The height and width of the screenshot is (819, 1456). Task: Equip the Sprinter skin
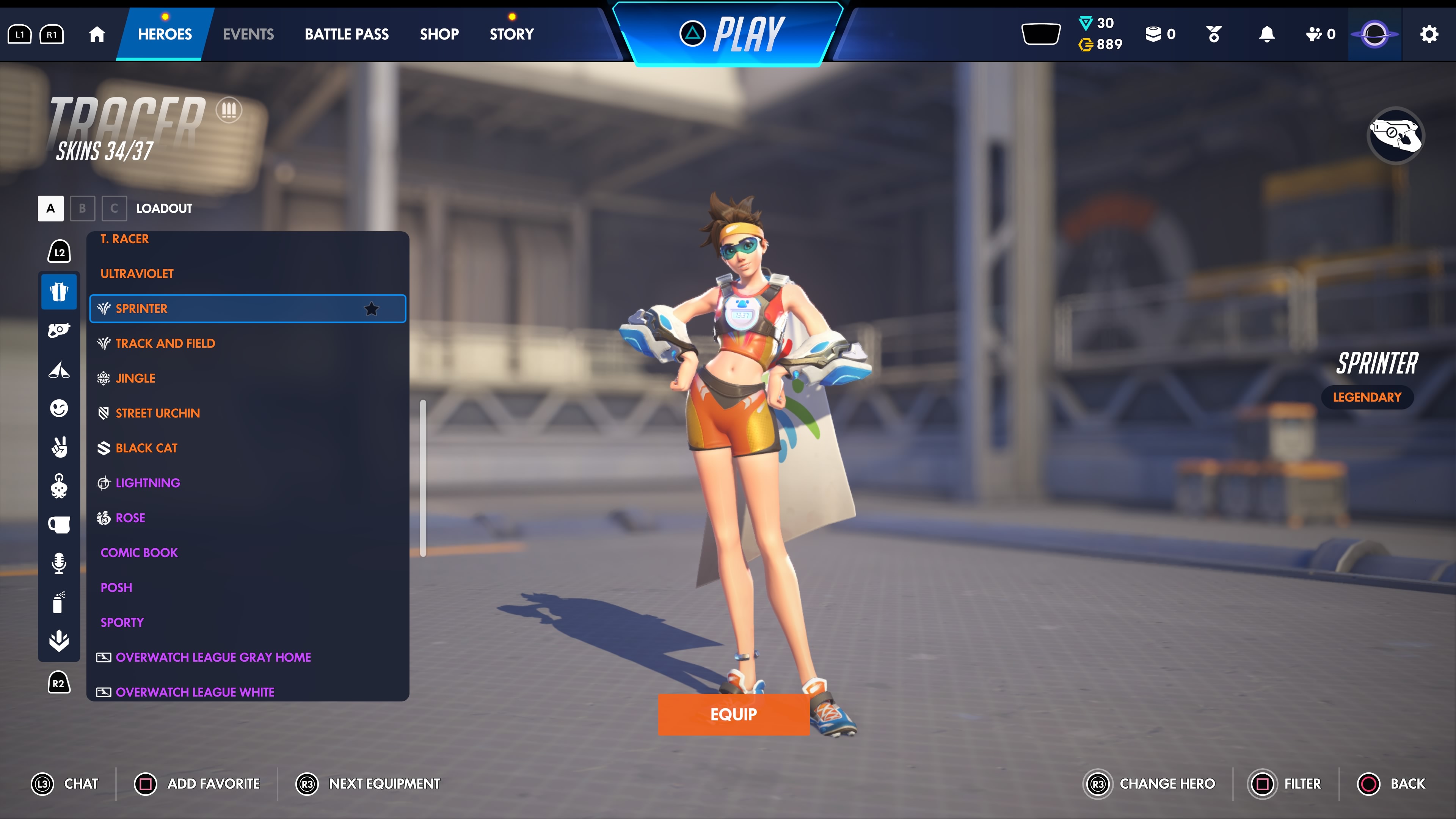(x=733, y=714)
